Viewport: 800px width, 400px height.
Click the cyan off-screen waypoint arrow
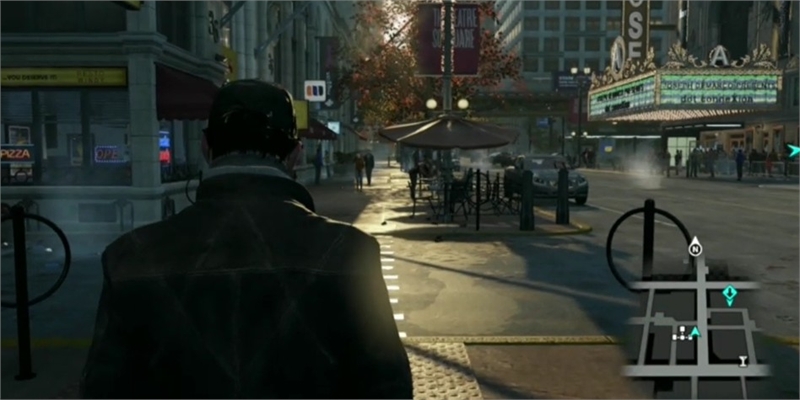click(792, 151)
